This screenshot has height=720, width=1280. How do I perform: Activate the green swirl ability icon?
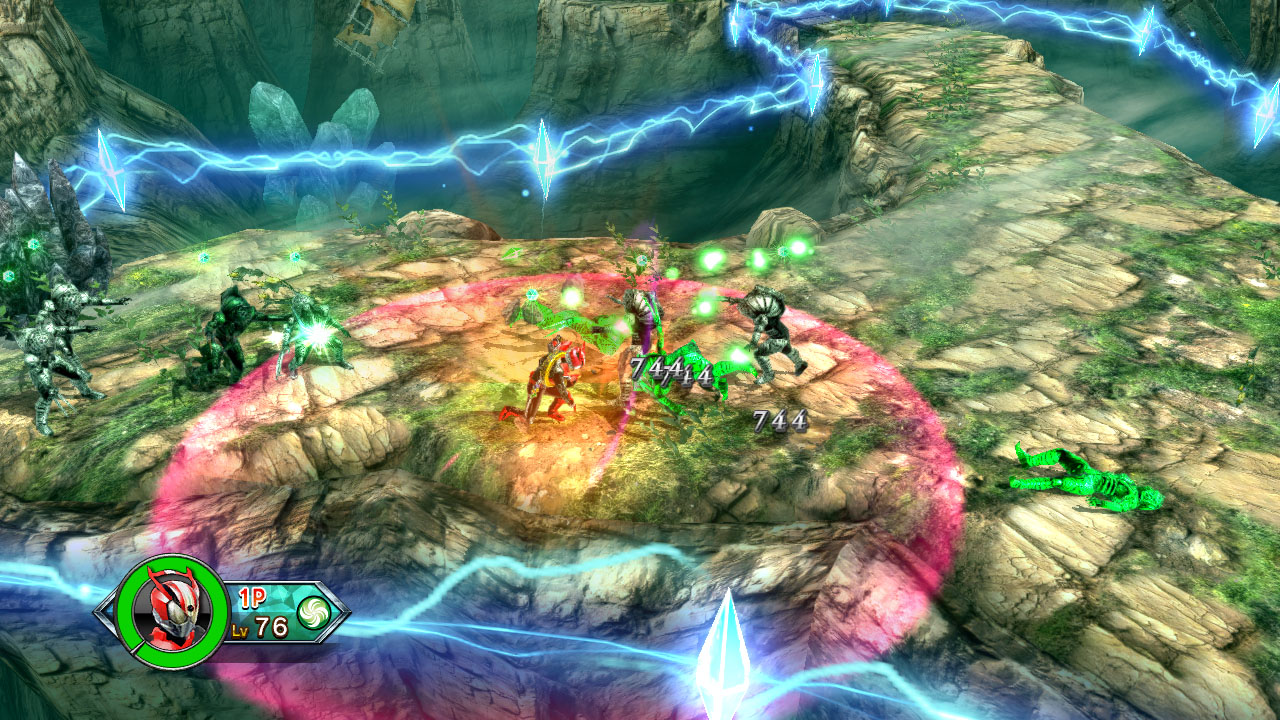[313, 612]
